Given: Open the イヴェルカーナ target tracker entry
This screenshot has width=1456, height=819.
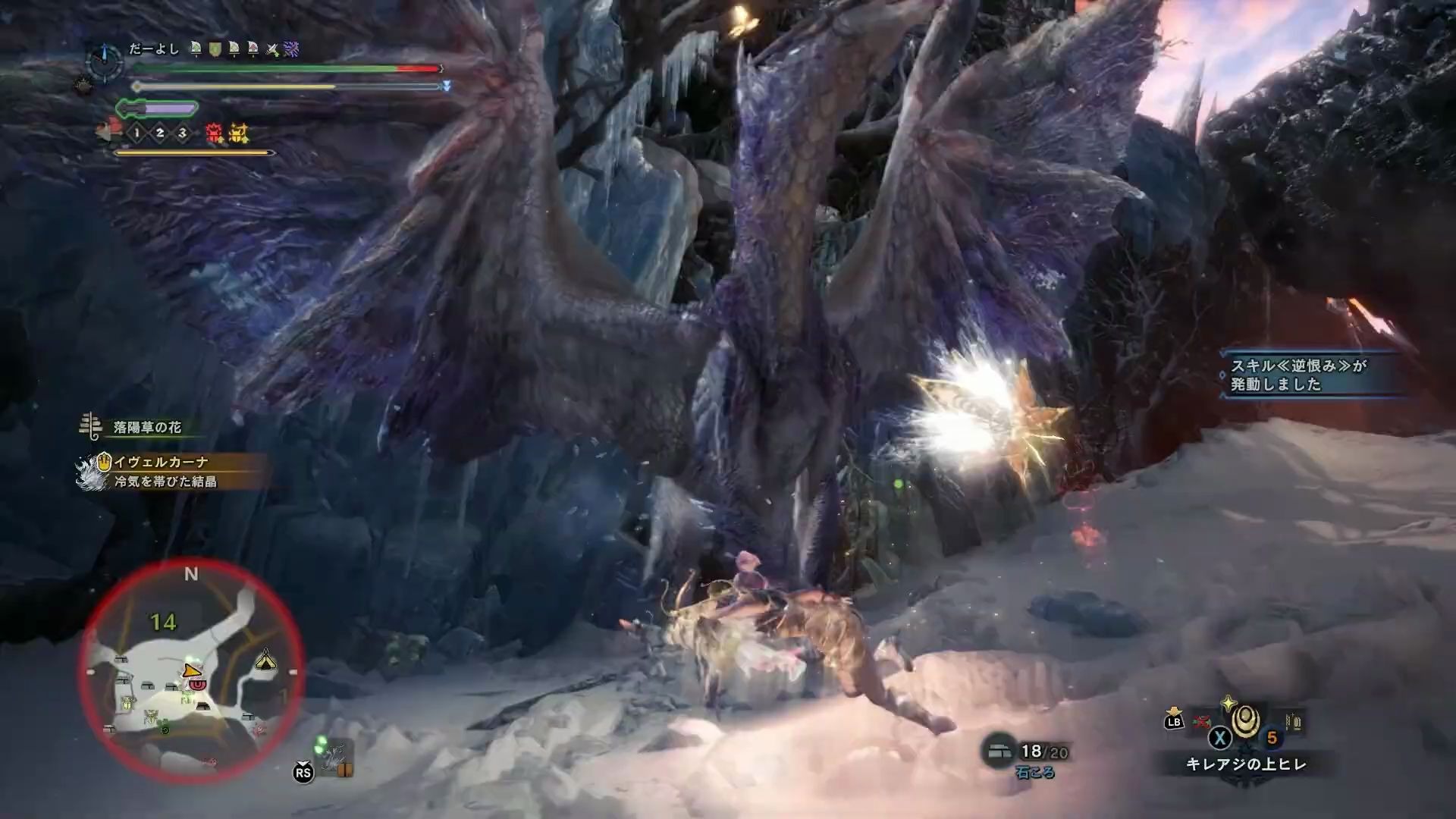Looking at the screenshot, I should pos(161,462).
